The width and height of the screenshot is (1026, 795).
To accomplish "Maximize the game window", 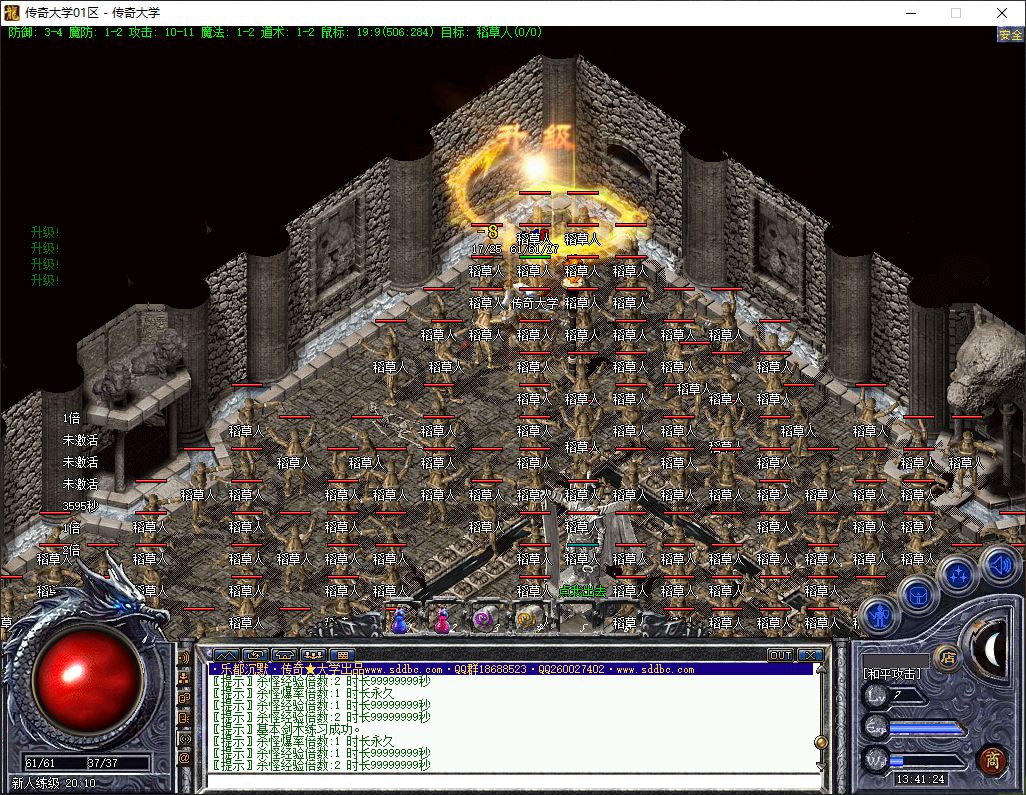I will 956,13.
